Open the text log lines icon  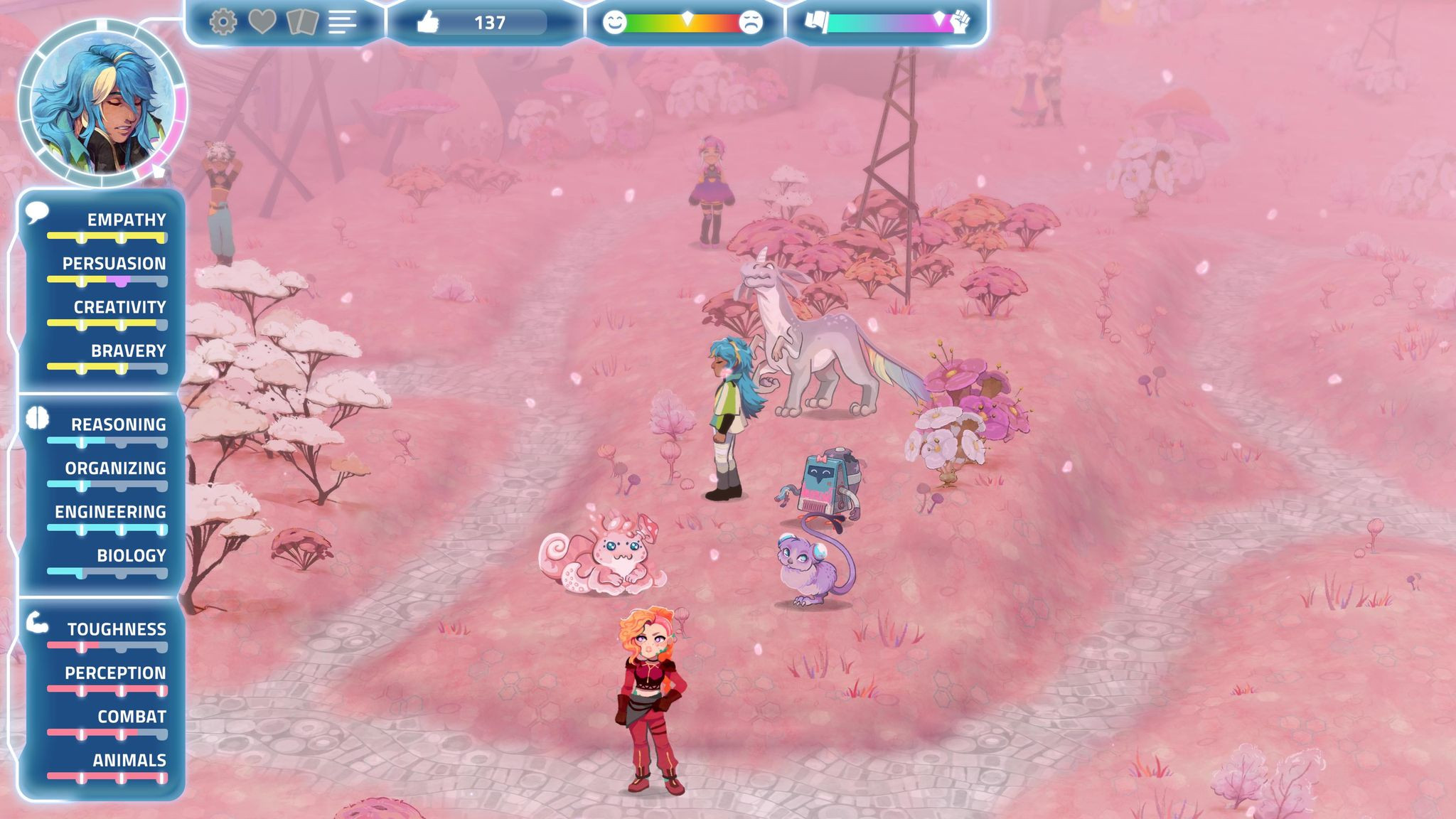[342, 22]
